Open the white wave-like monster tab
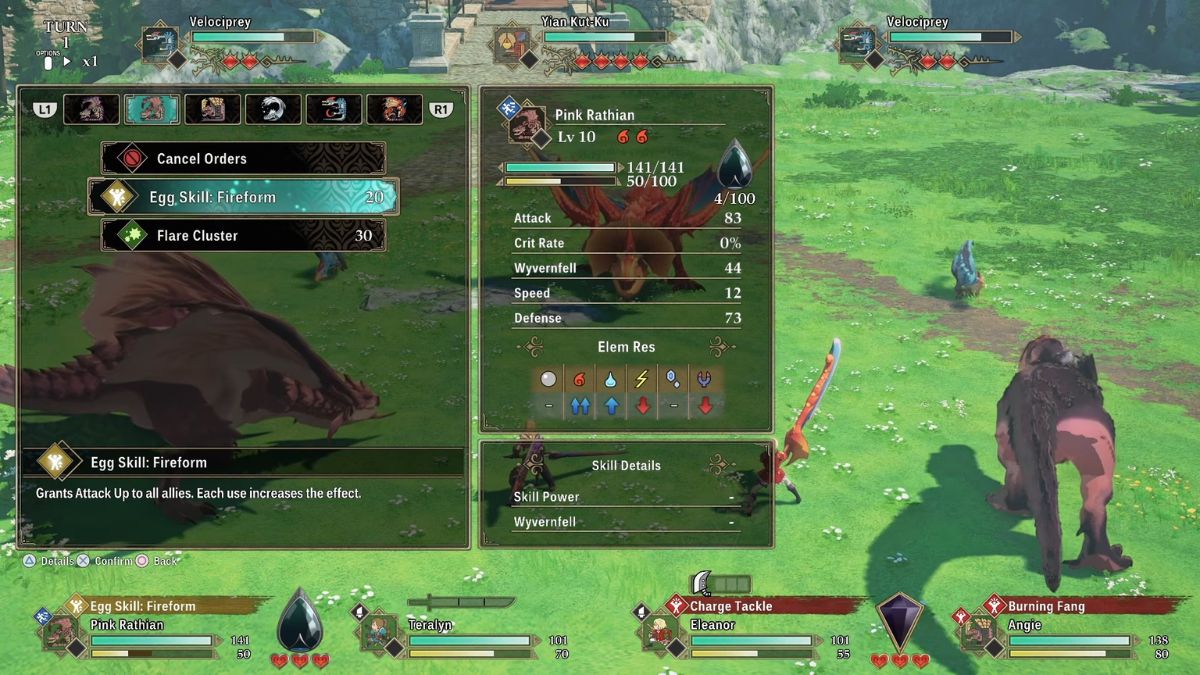The image size is (1200, 675). point(273,109)
